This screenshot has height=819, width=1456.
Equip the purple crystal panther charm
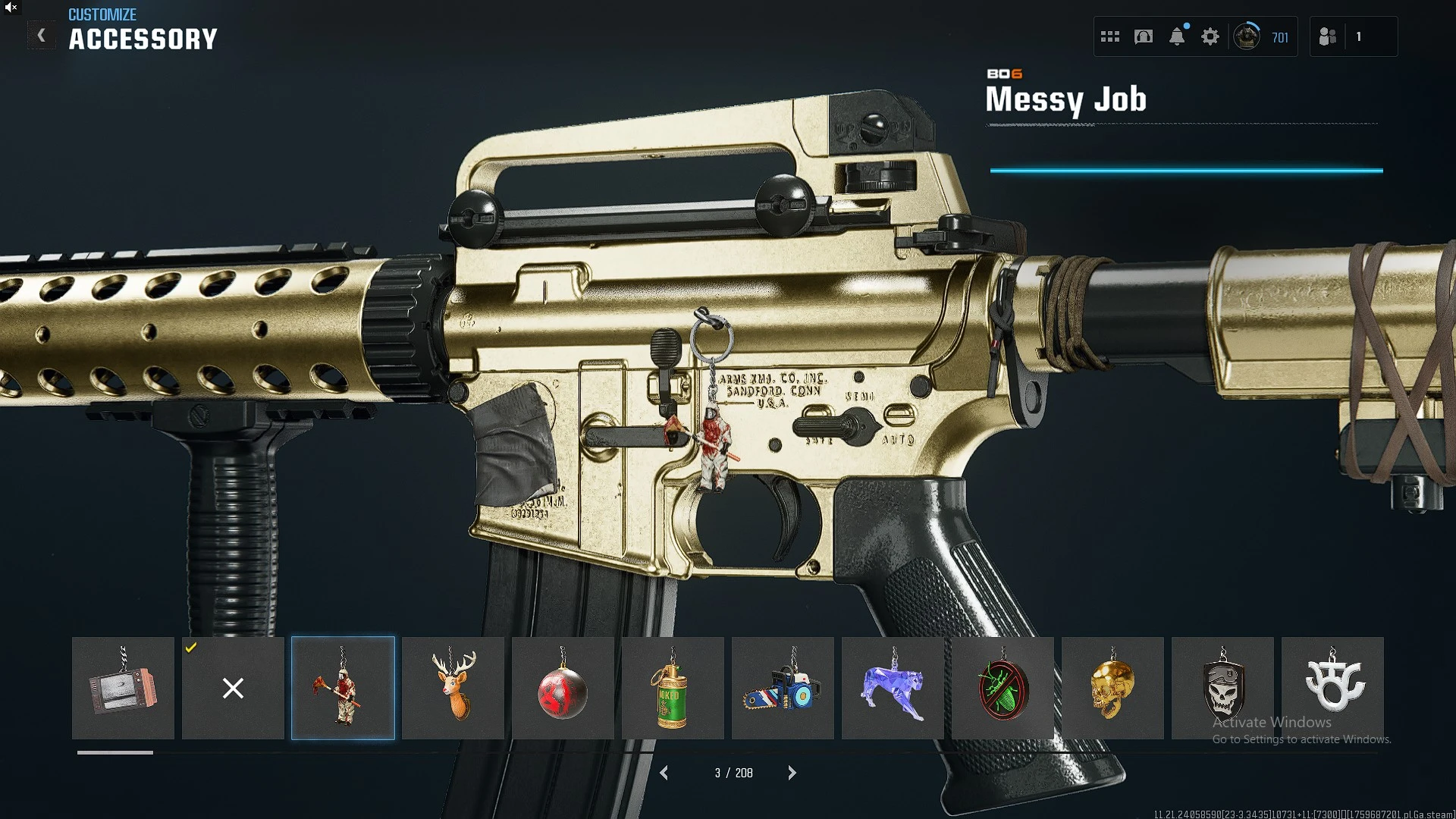(x=893, y=688)
